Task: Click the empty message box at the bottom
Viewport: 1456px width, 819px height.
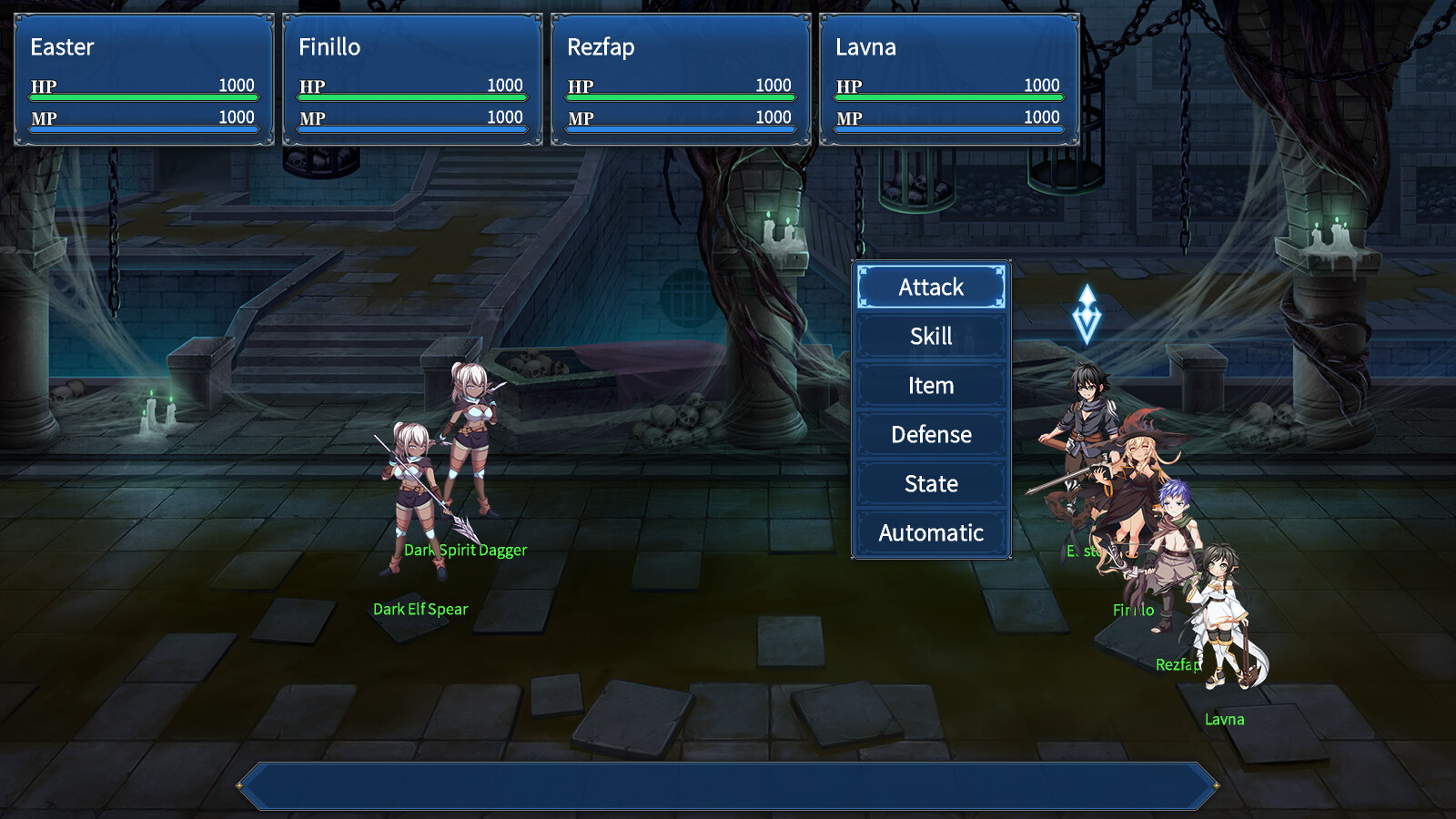Action: pos(728,781)
